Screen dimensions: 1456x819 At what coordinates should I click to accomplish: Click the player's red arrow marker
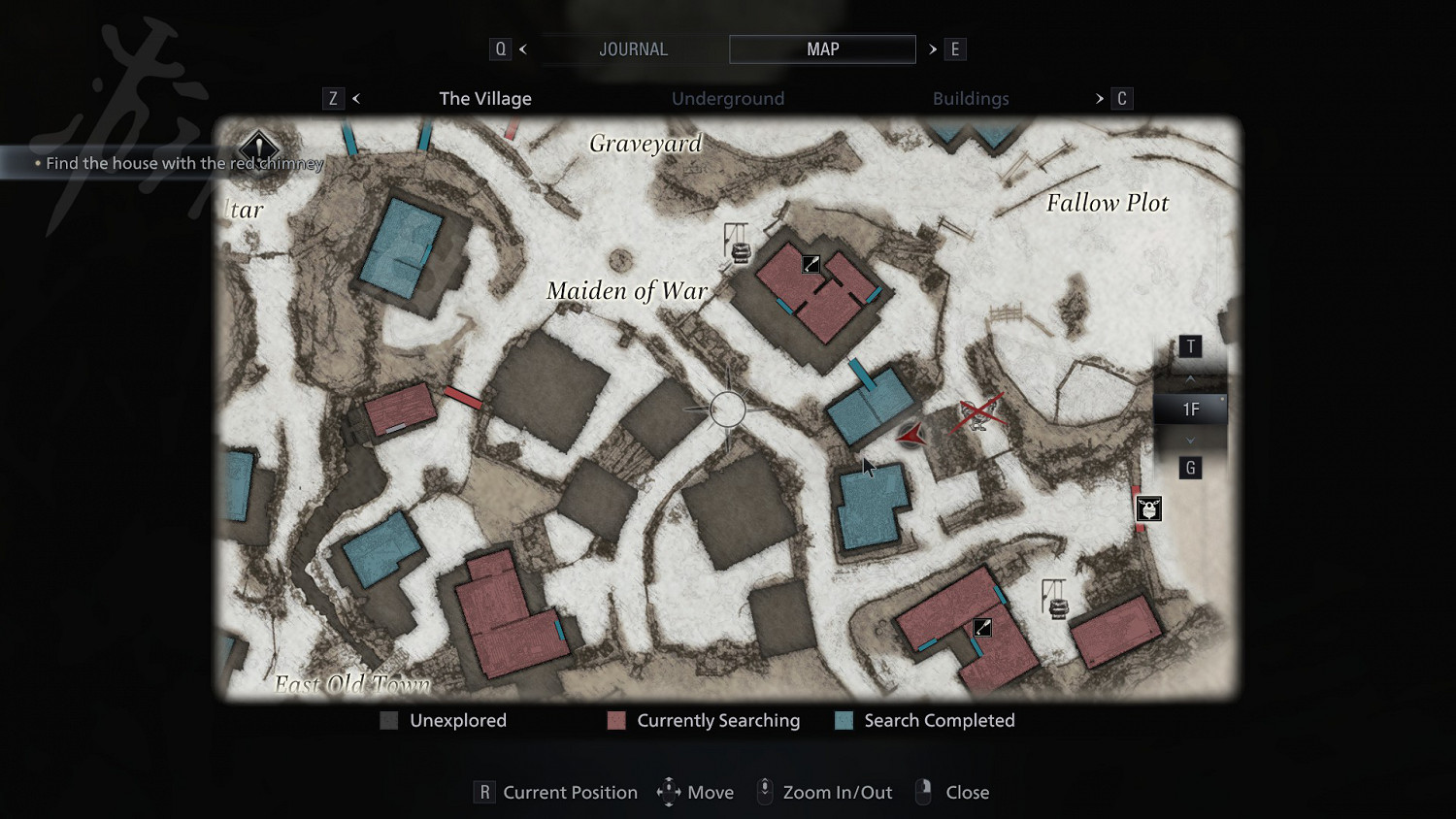coord(911,437)
